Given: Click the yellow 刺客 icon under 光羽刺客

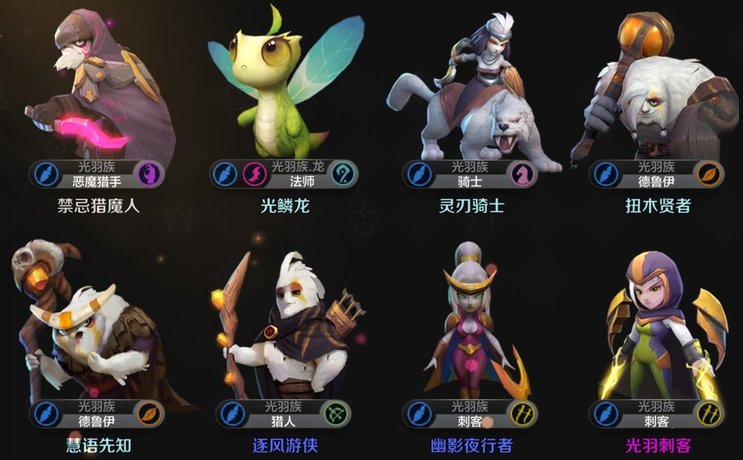Looking at the screenshot, I should coord(711,413).
